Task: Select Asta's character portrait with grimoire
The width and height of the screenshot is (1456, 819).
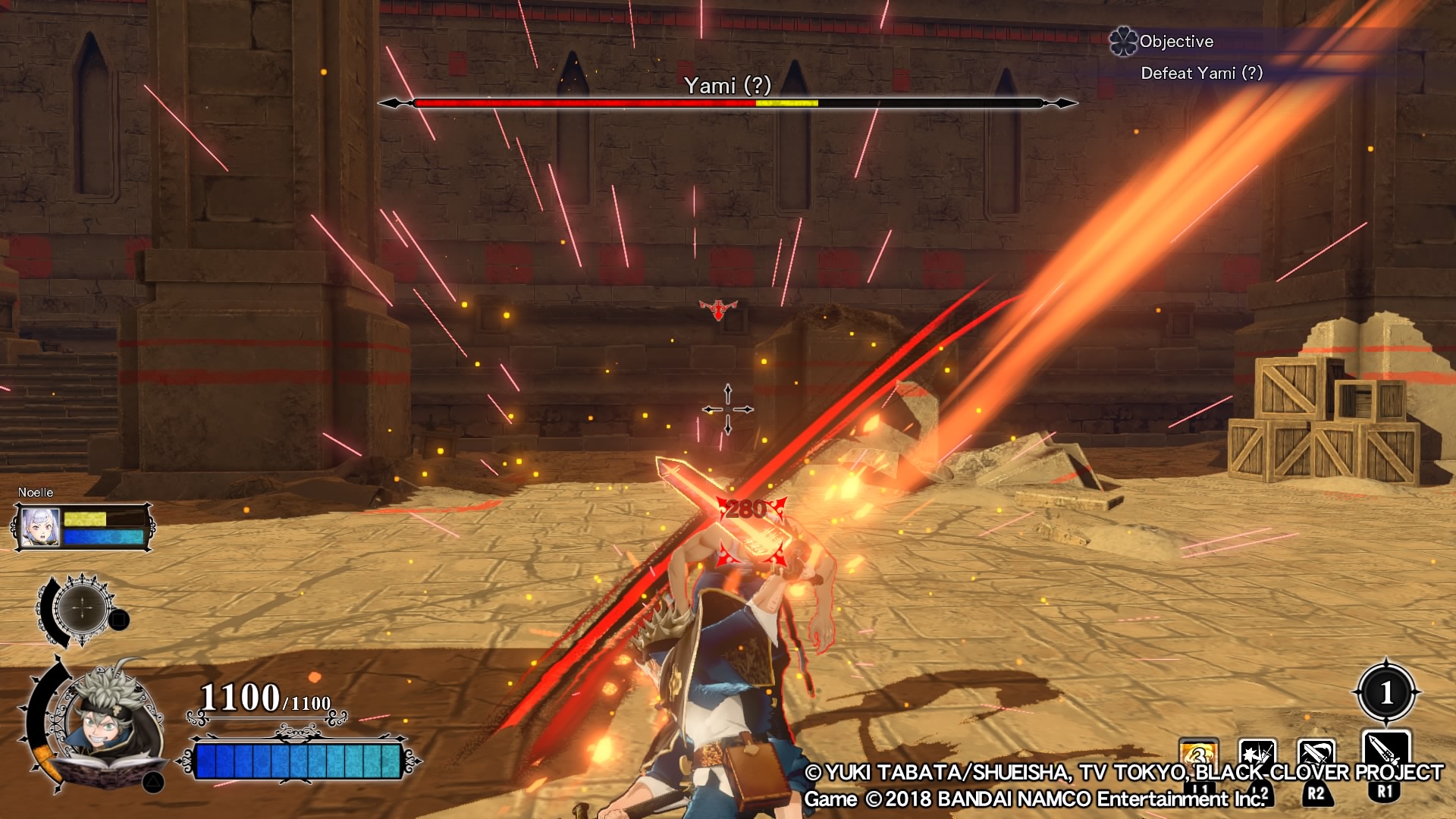Action: (114, 724)
